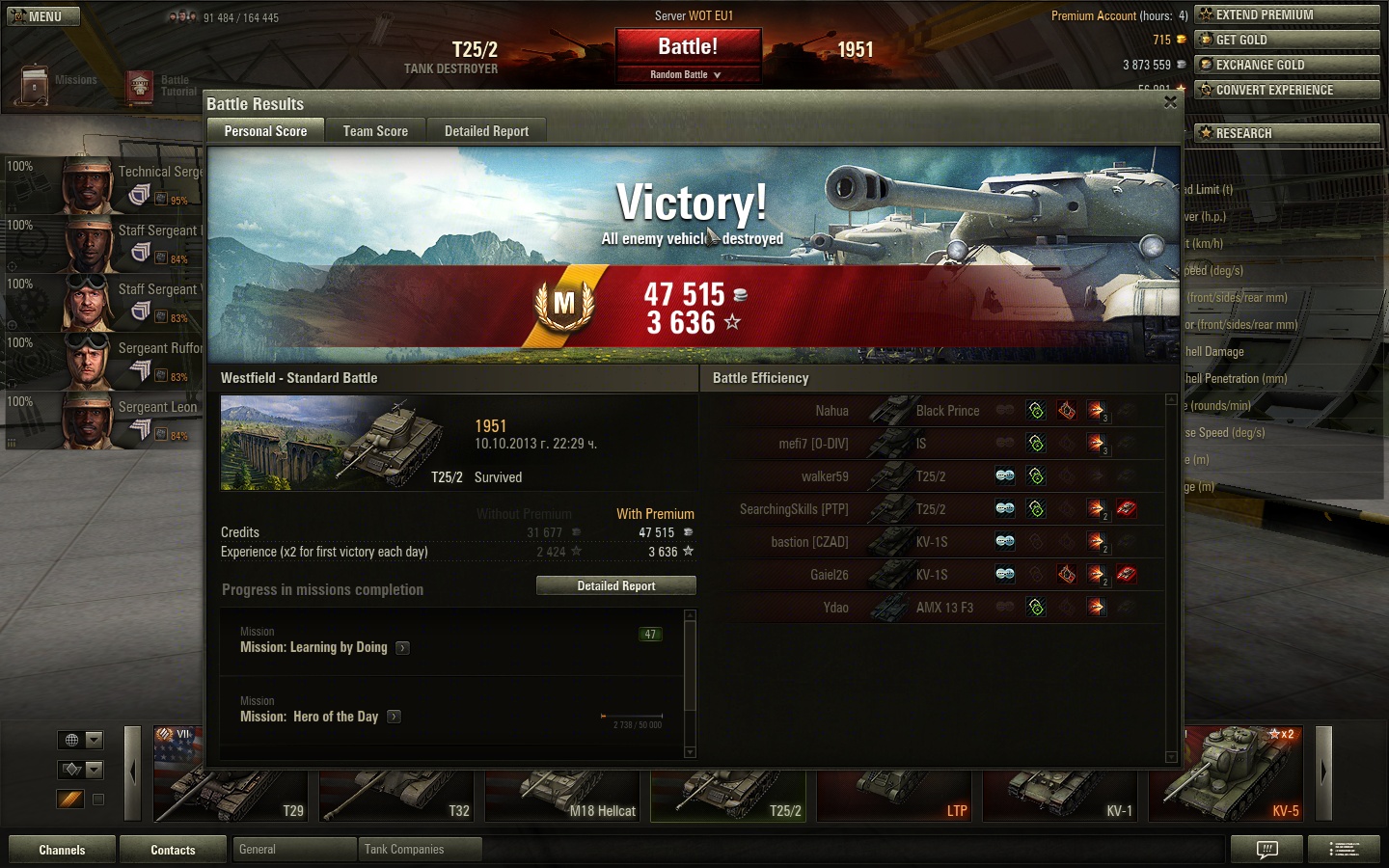Expand the Learning by Doing mission
Viewport: 1389px width, 868px height.
(403, 648)
